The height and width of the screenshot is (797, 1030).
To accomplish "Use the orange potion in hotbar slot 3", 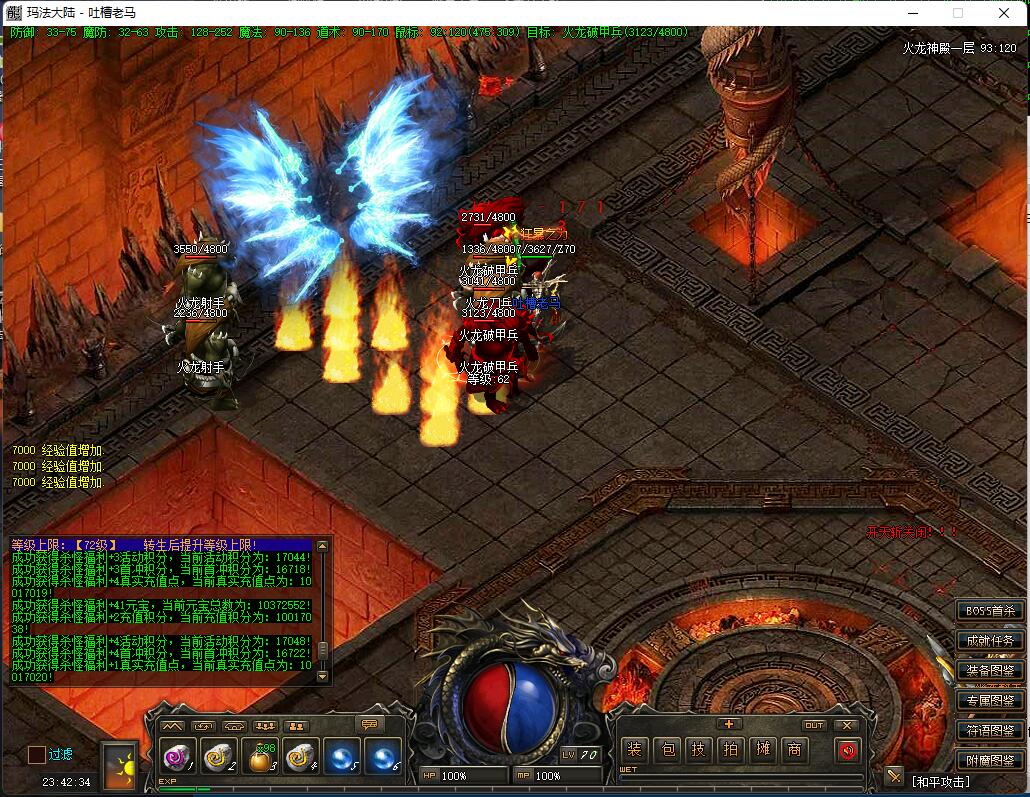I will point(259,758).
